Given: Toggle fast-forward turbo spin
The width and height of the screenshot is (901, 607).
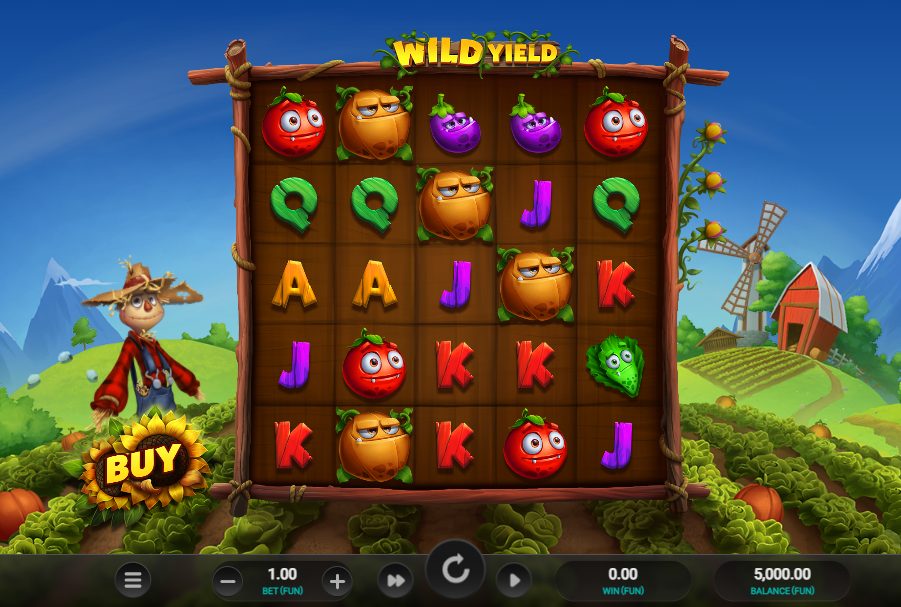Looking at the screenshot, I should click(x=395, y=580).
